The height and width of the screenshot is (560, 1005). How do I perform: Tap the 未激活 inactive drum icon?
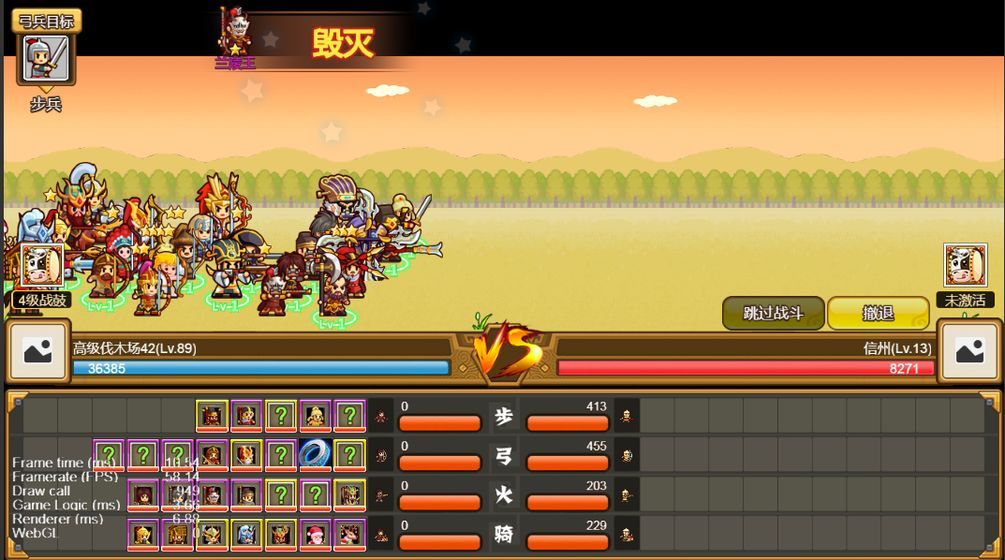tap(965, 267)
